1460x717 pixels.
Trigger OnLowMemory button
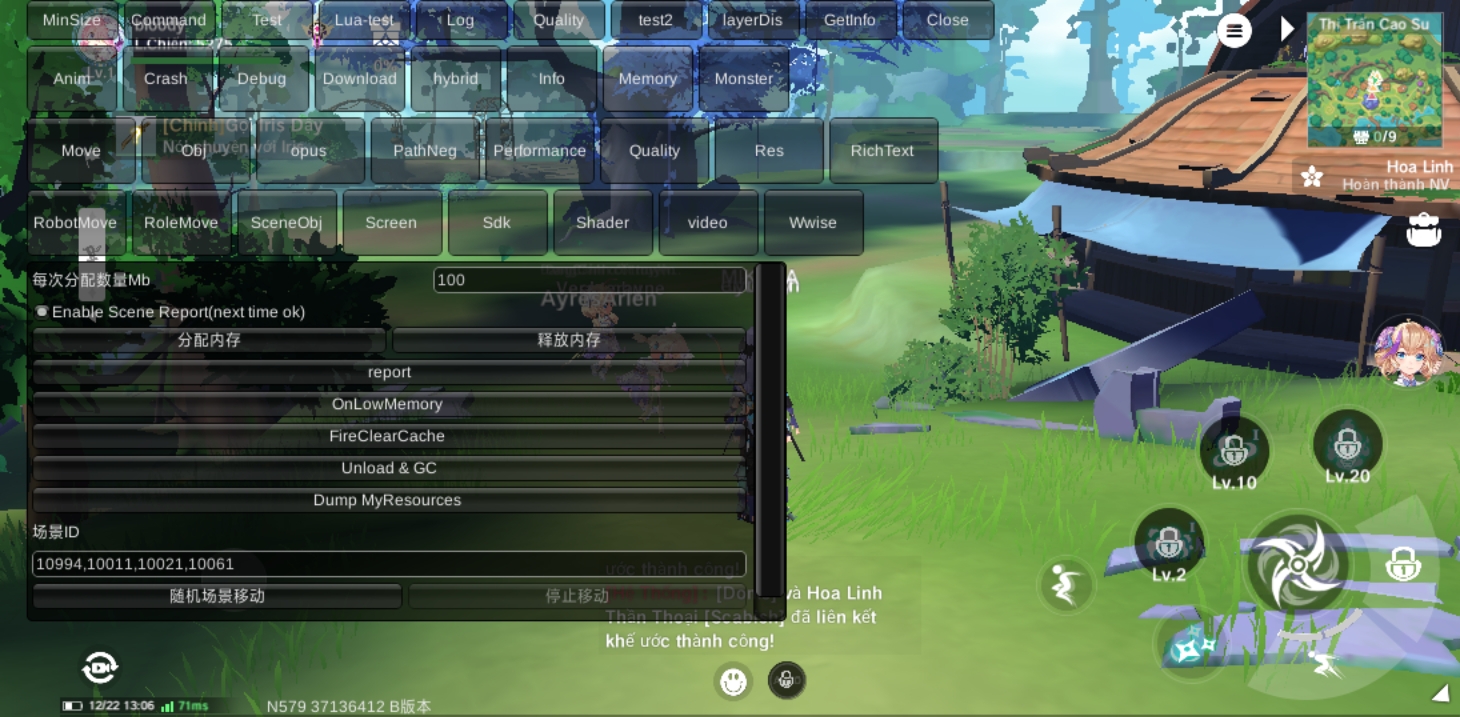coord(387,404)
